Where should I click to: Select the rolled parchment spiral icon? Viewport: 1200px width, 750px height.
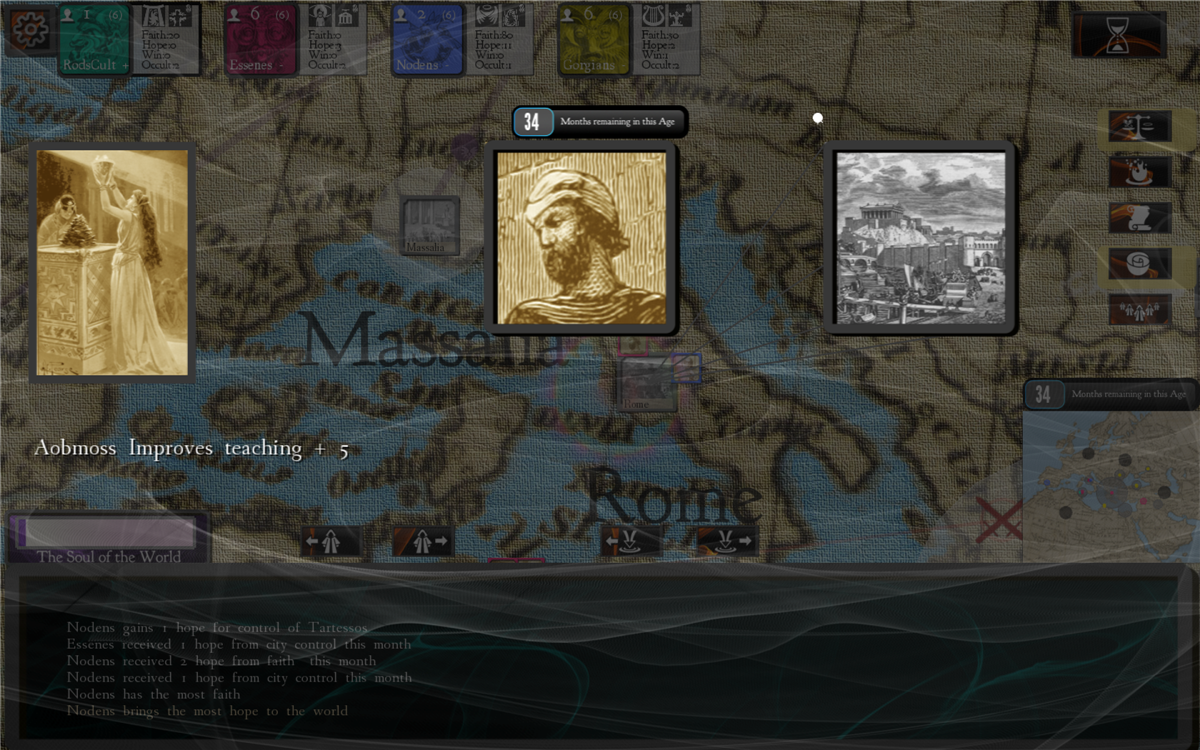[x=1139, y=264]
